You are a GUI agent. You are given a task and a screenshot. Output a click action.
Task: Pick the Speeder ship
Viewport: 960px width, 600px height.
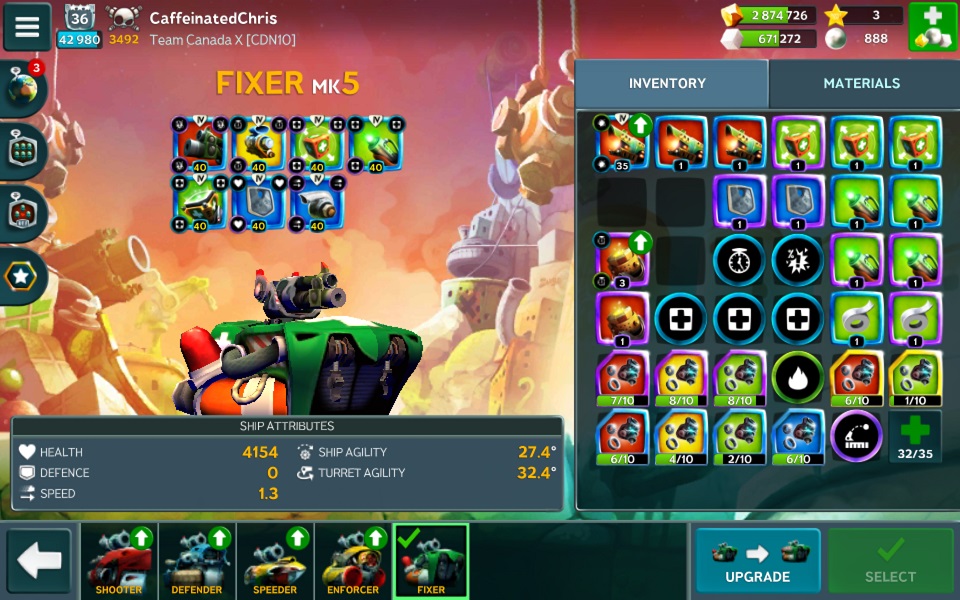(x=275, y=561)
